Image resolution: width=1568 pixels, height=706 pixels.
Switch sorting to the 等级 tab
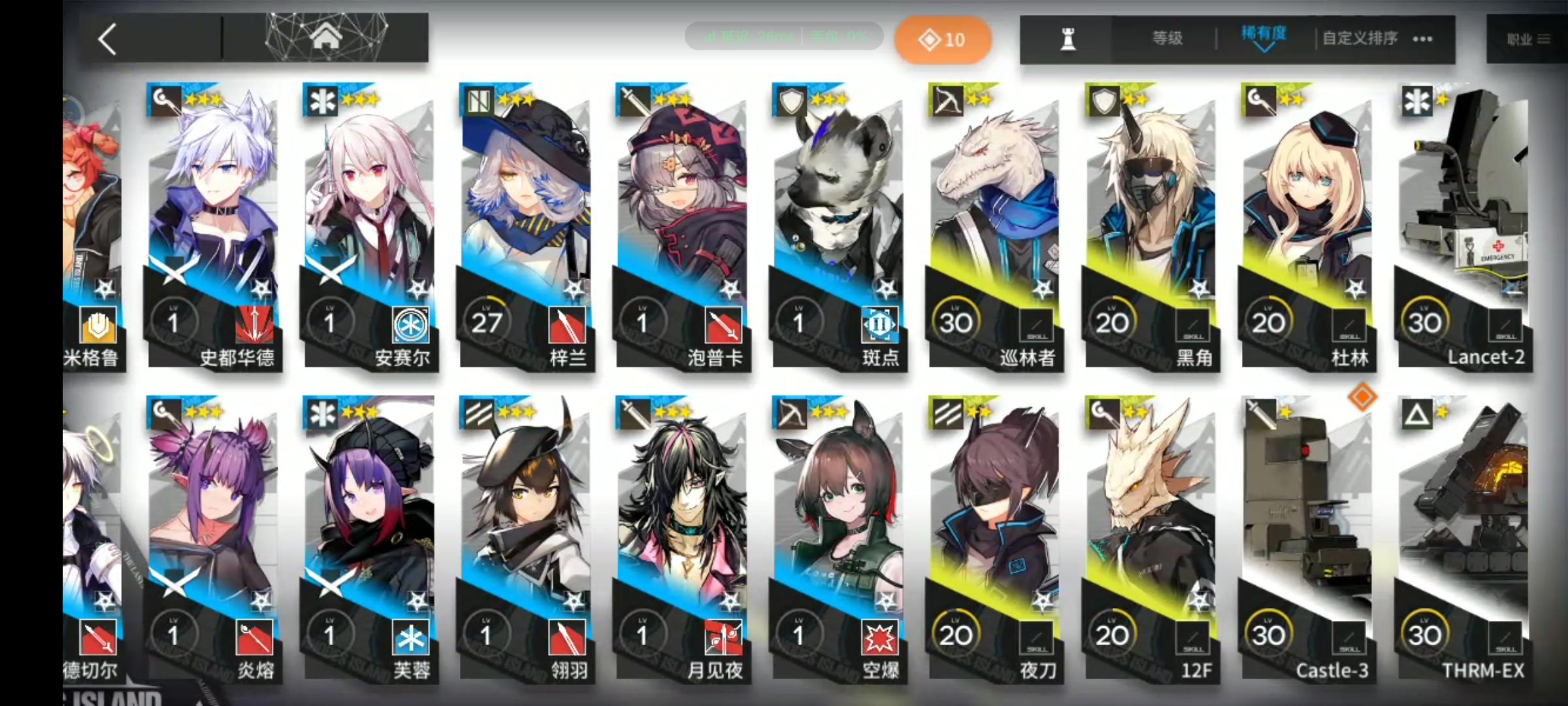click(1166, 37)
